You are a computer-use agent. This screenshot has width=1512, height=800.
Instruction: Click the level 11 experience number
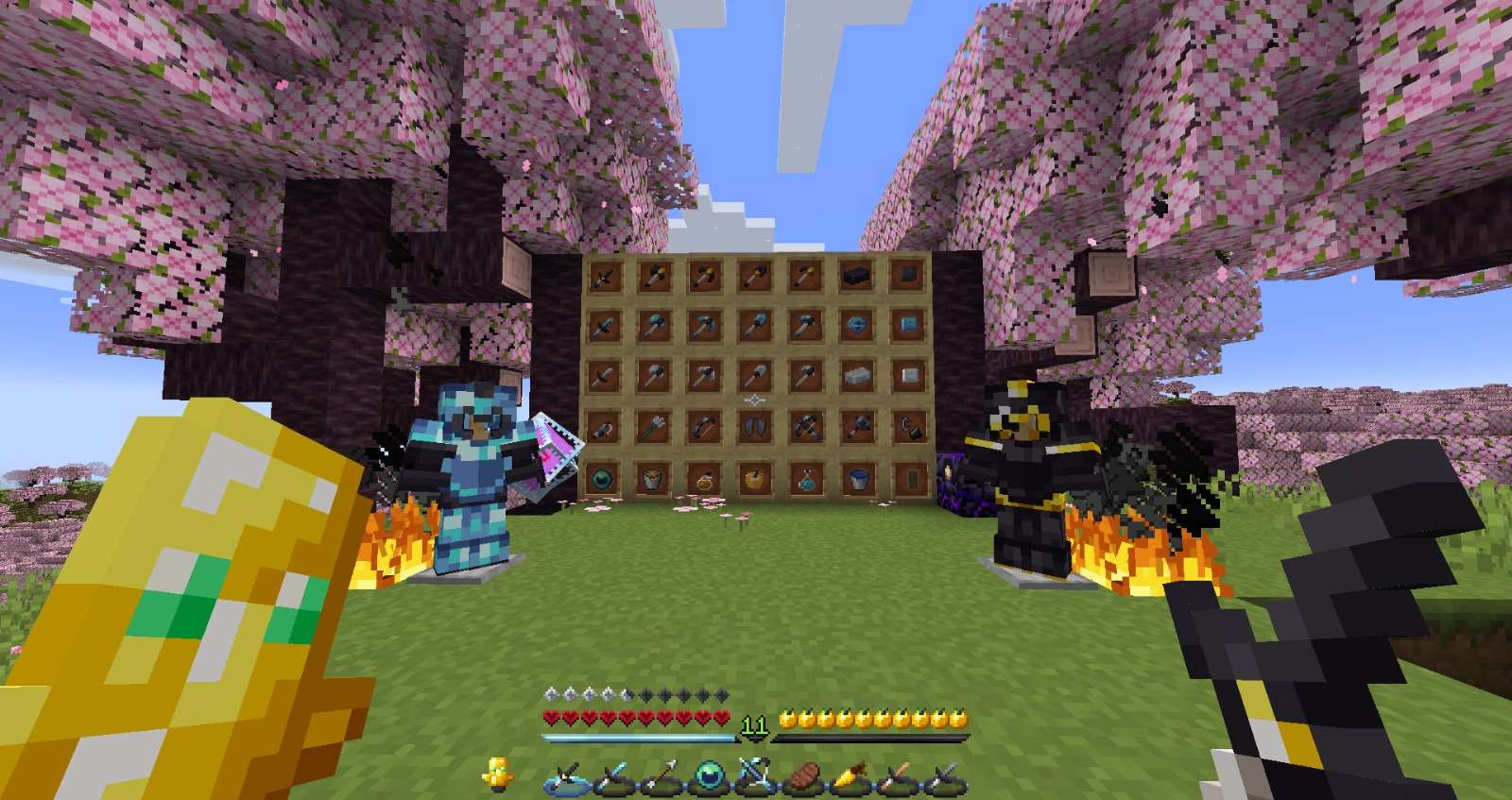tap(753, 723)
